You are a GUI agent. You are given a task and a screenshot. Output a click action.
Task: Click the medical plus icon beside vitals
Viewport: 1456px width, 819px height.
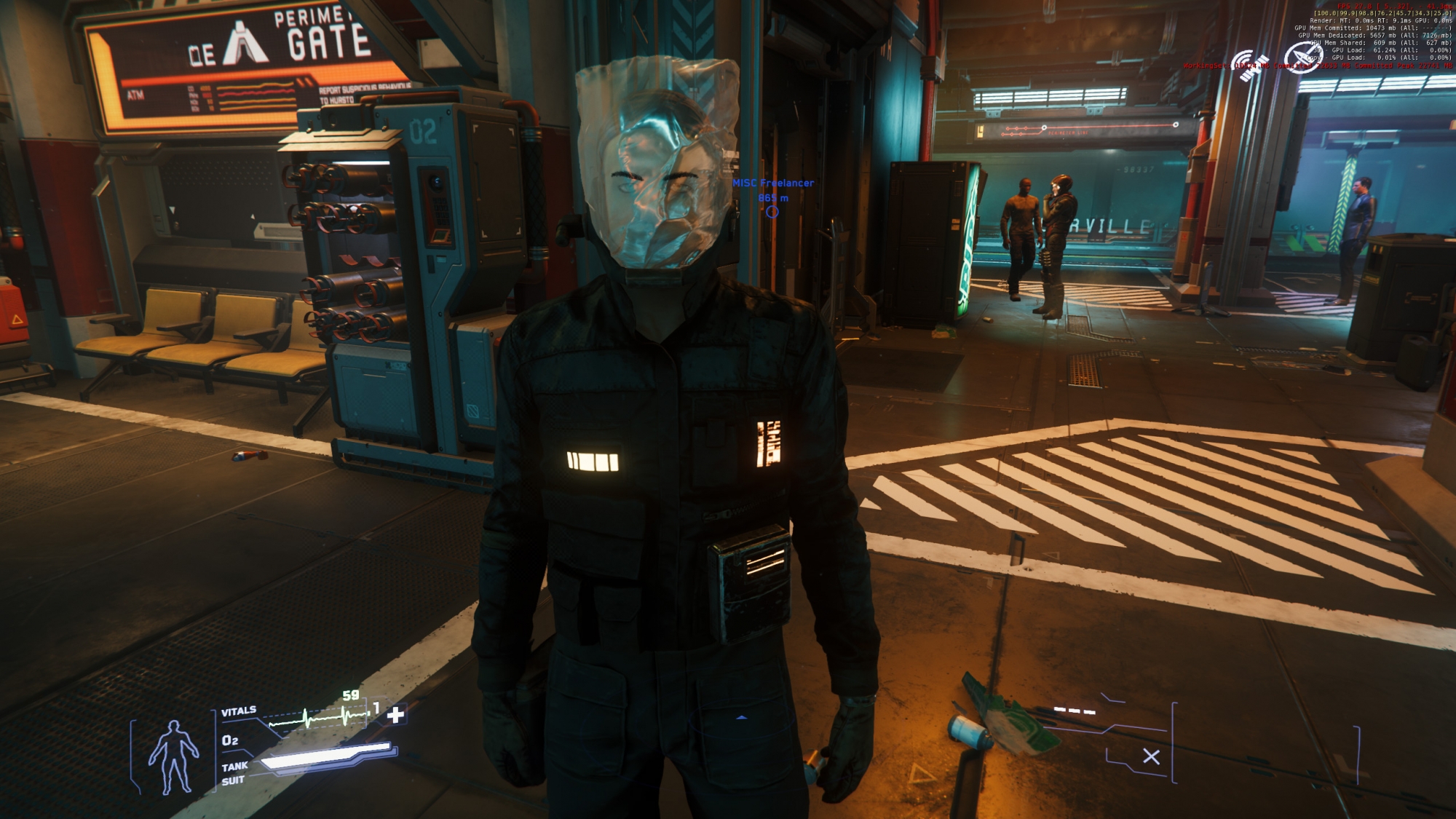point(395,715)
